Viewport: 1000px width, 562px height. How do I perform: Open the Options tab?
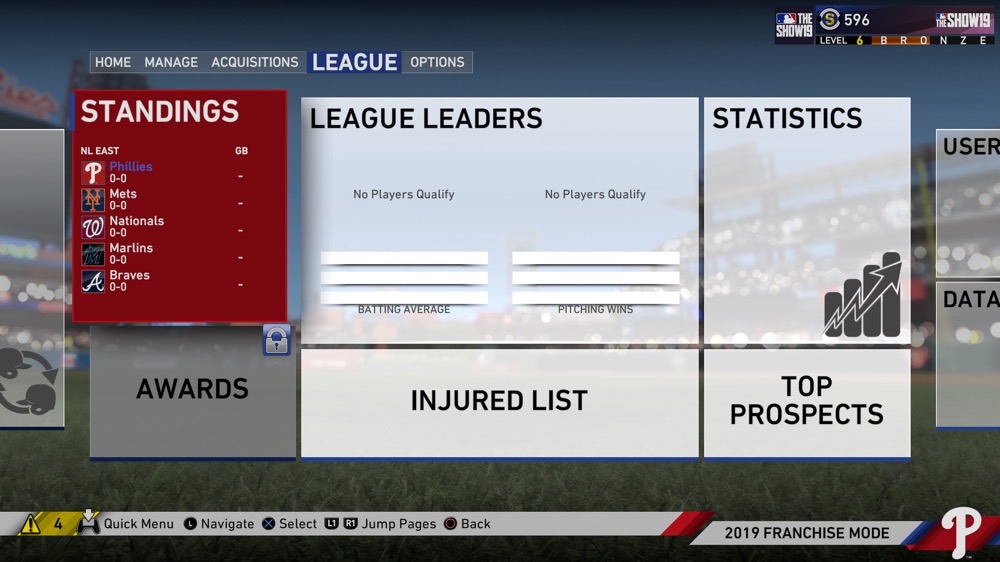(x=437, y=62)
